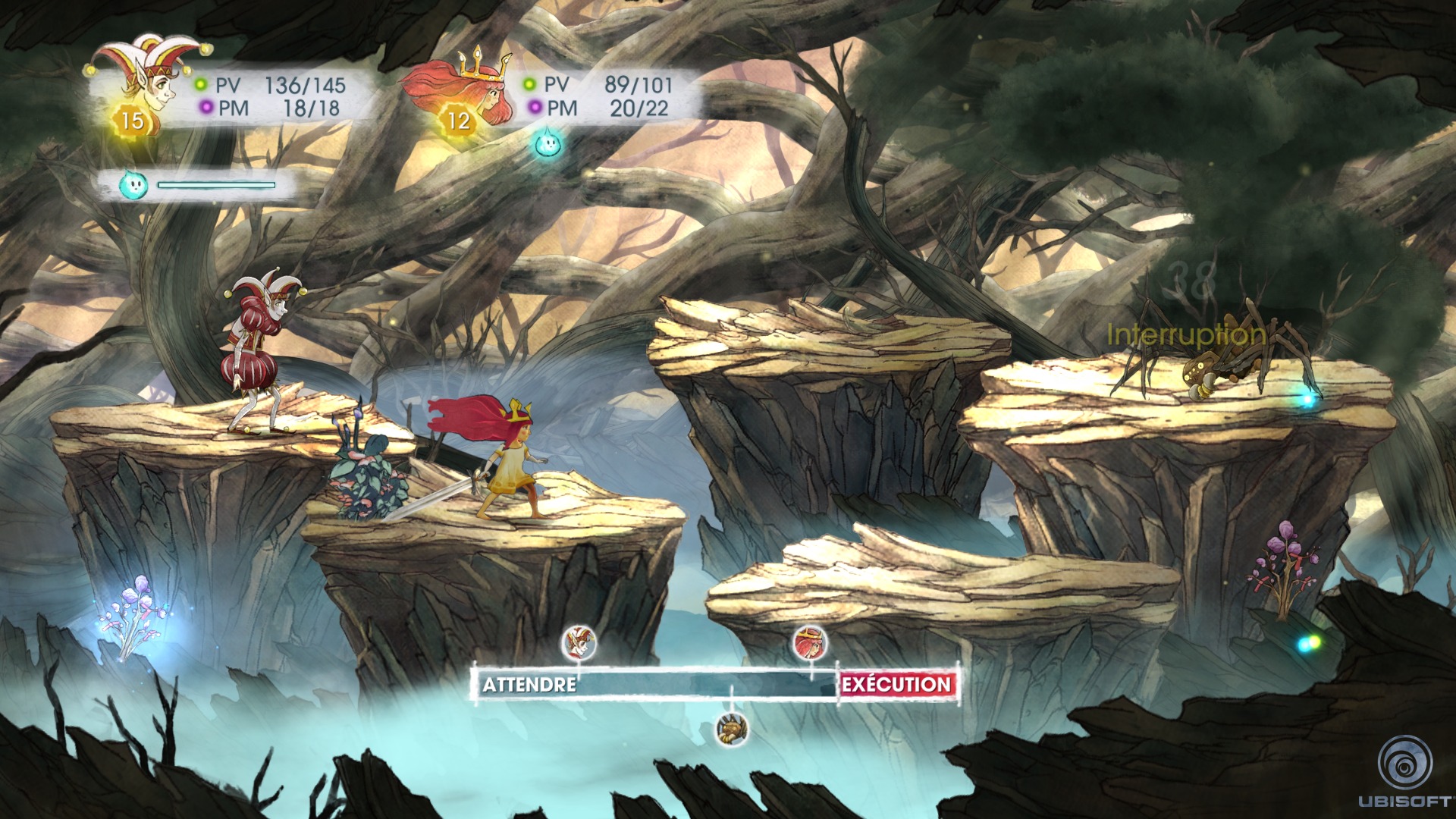Click the spider enemy marker below the timeline
The width and height of the screenshot is (1456, 819).
[733, 729]
